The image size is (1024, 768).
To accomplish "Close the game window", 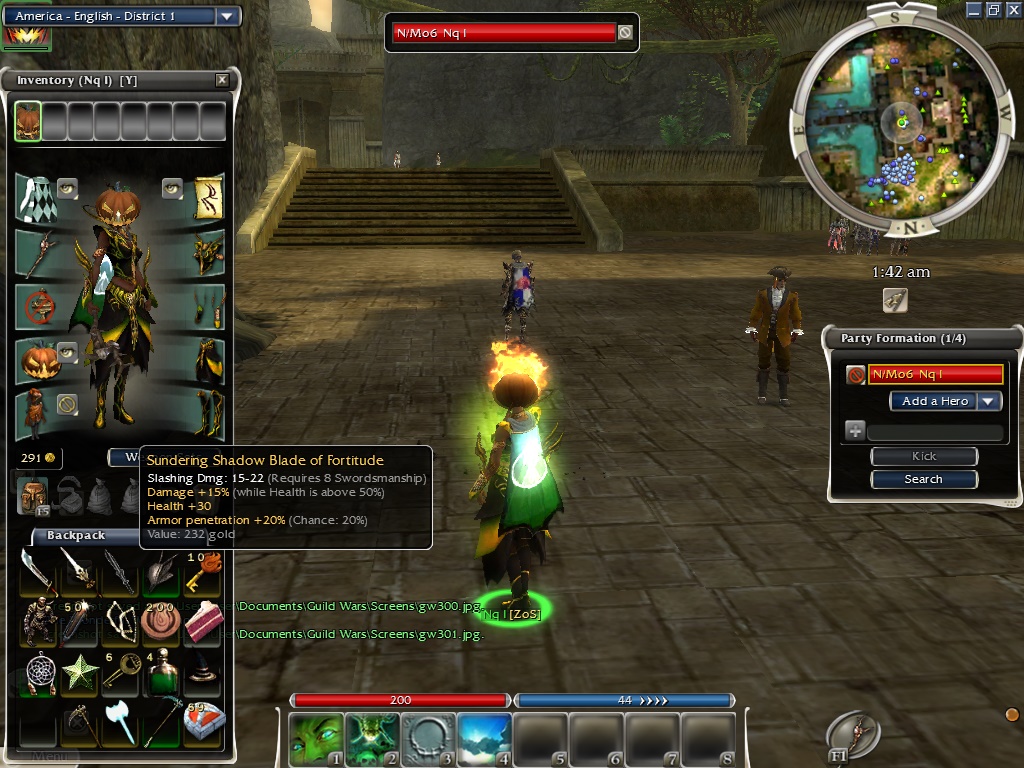I will coord(1013,9).
